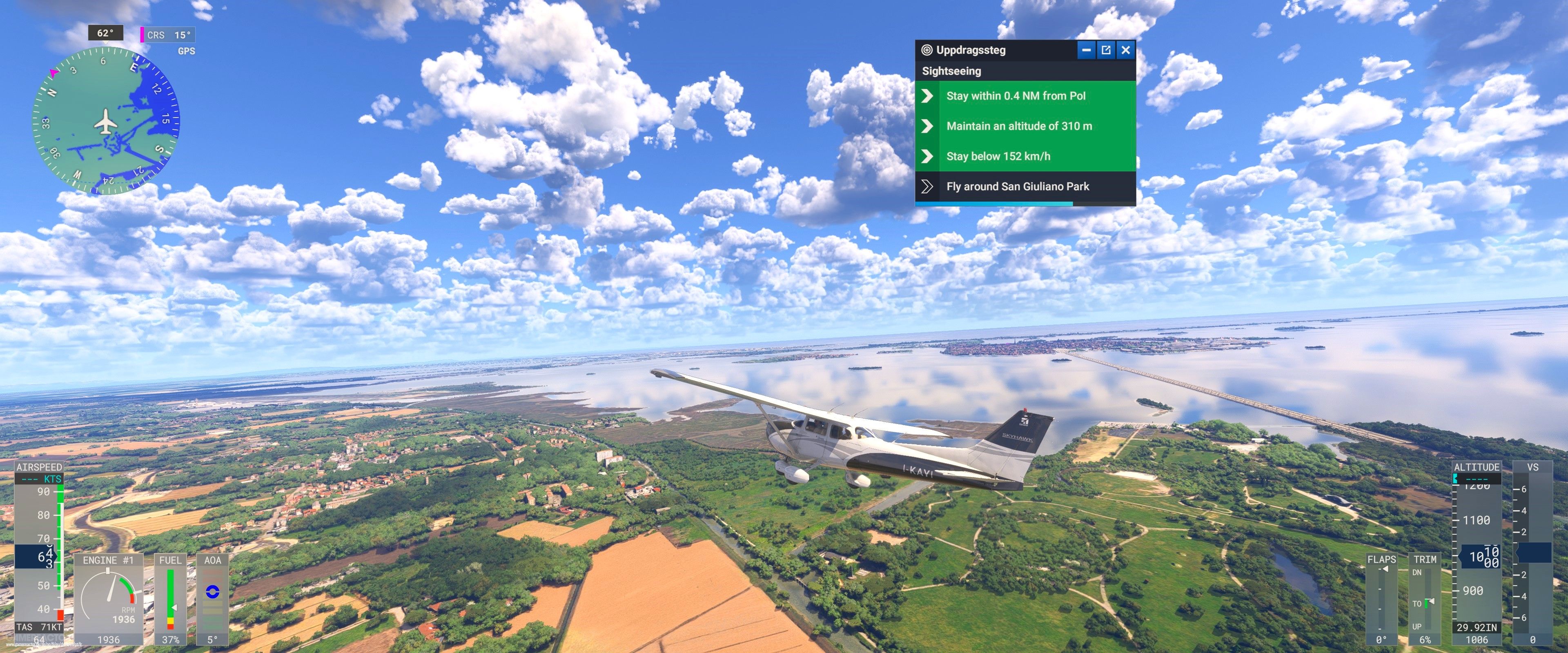Toggle the minimize state of the Uppdragssteg panel

pyautogui.click(x=1087, y=50)
